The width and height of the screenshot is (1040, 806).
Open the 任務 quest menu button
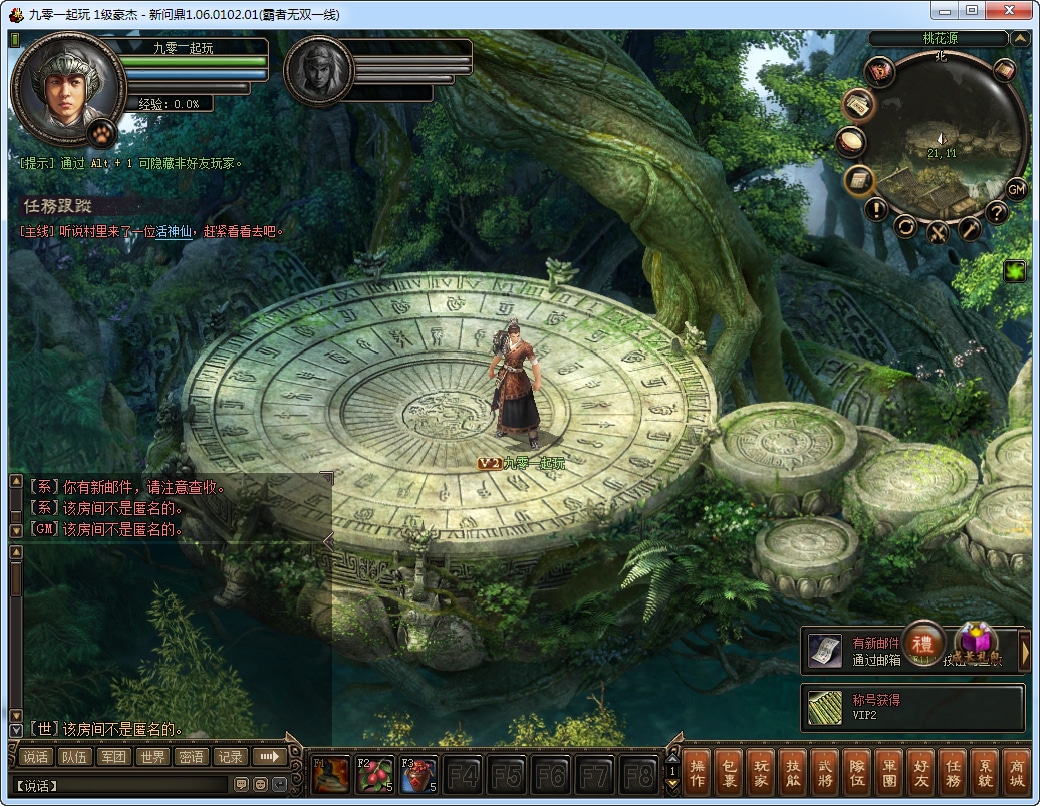pyautogui.click(x=954, y=773)
